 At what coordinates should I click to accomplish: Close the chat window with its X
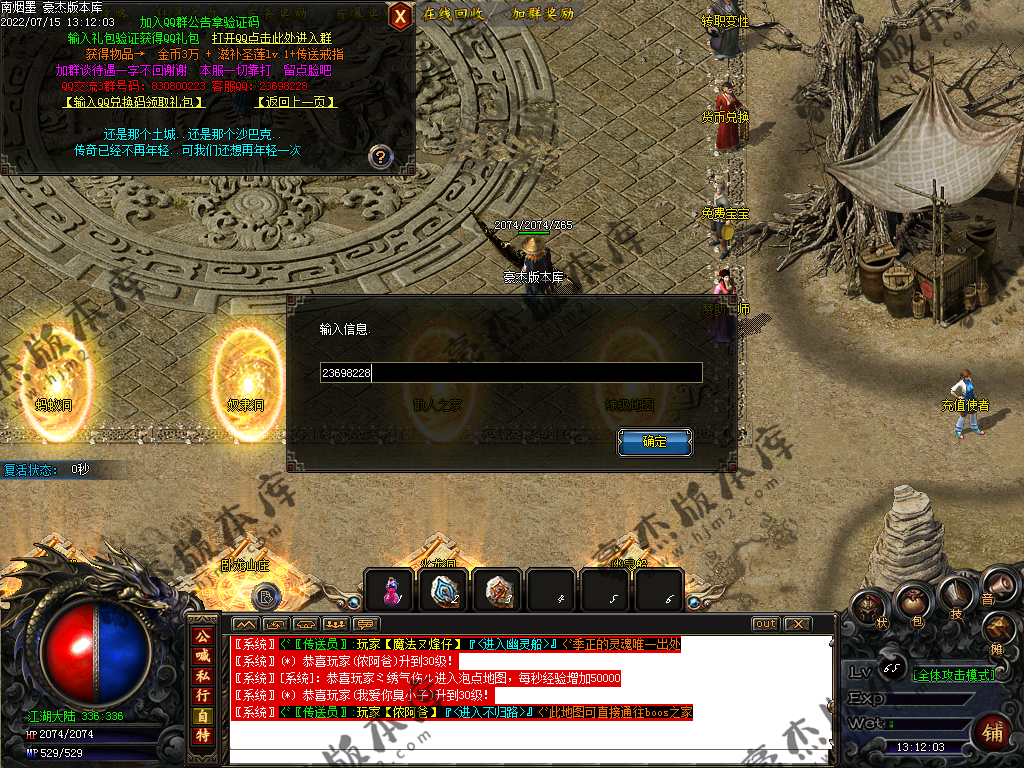coord(796,624)
